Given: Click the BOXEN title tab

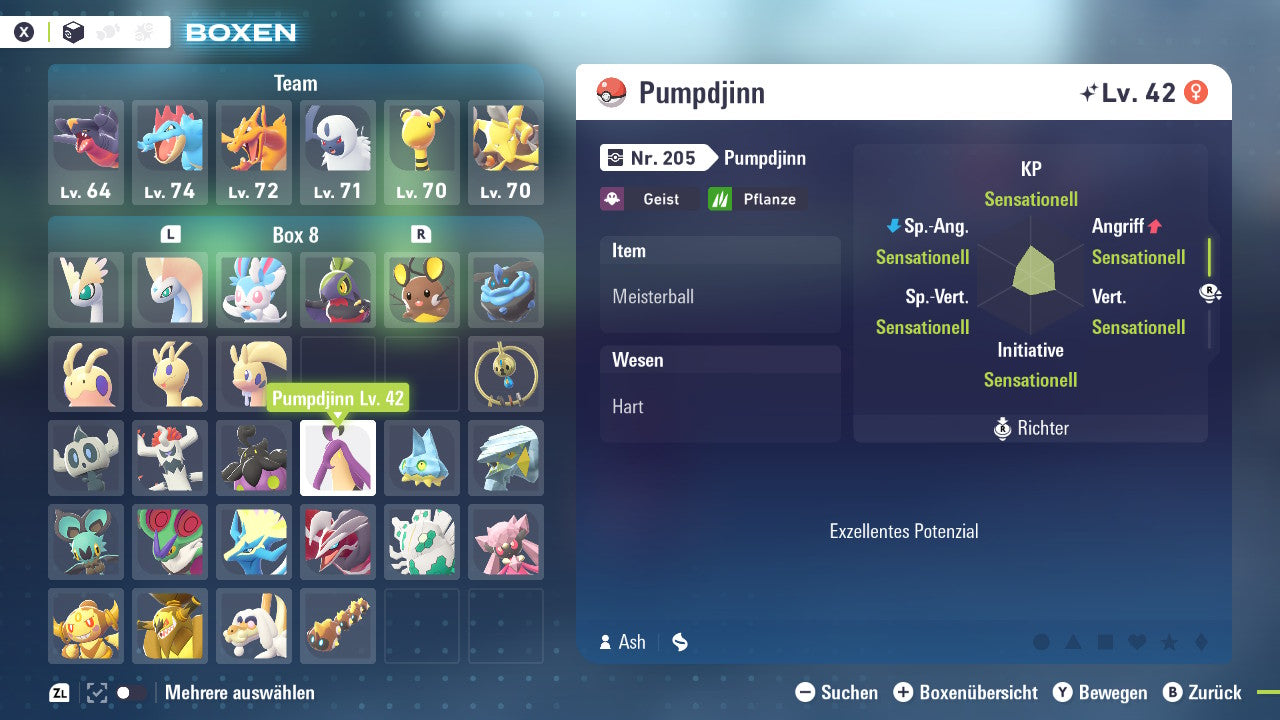Looking at the screenshot, I should tap(240, 33).
